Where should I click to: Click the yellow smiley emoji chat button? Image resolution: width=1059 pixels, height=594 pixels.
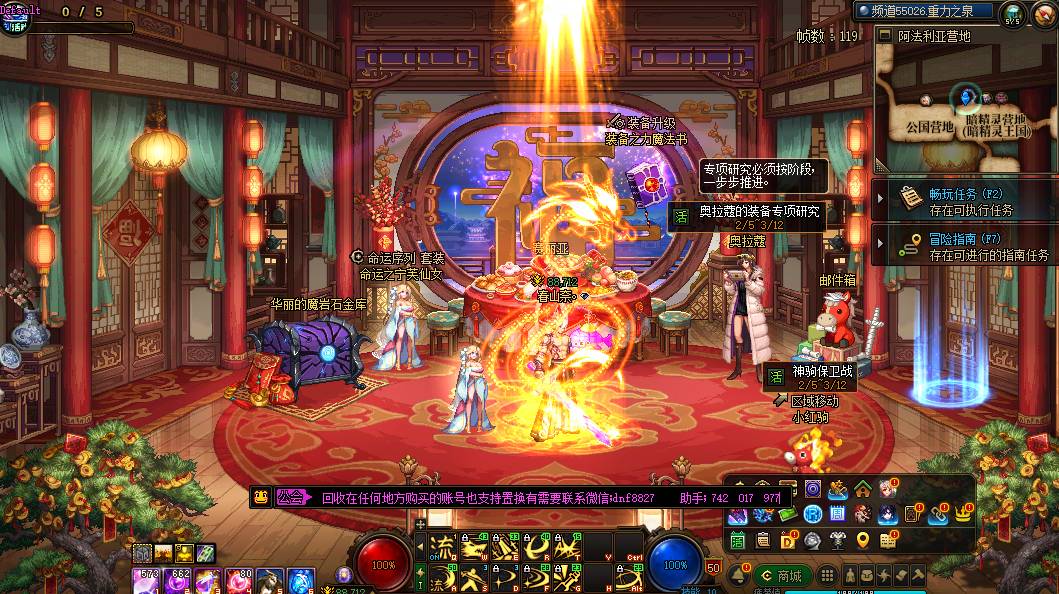point(260,496)
